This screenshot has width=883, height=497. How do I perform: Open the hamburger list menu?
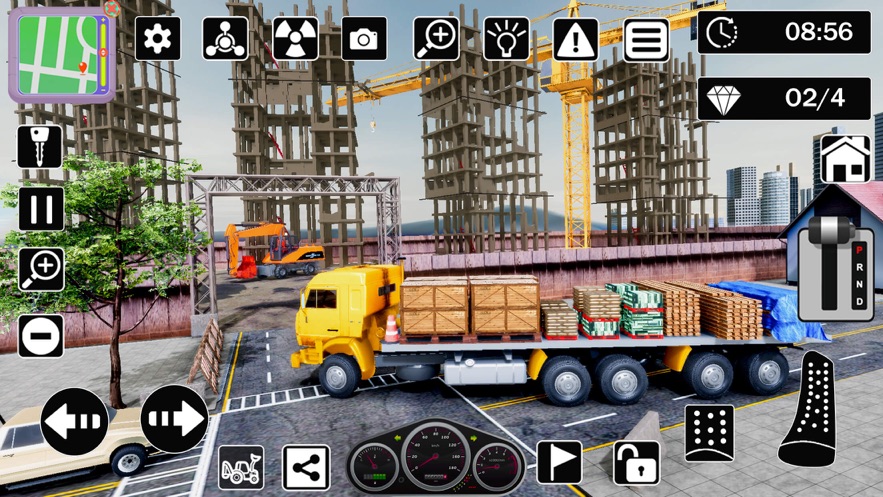tap(646, 39)
